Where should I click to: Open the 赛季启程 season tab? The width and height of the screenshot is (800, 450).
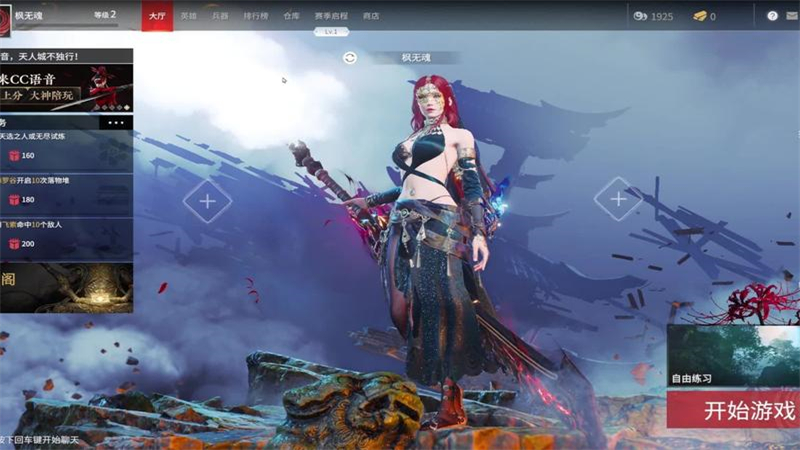point(331,16)
